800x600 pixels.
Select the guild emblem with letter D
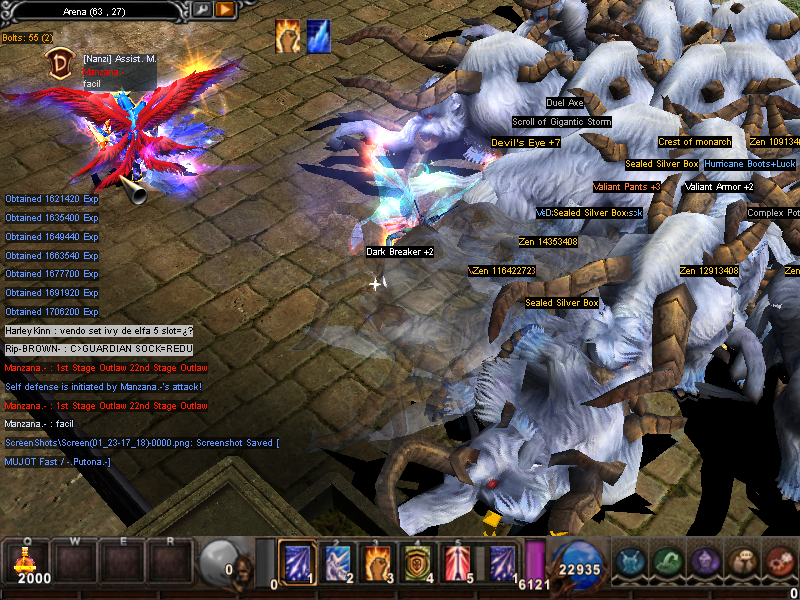click(60, 65)
